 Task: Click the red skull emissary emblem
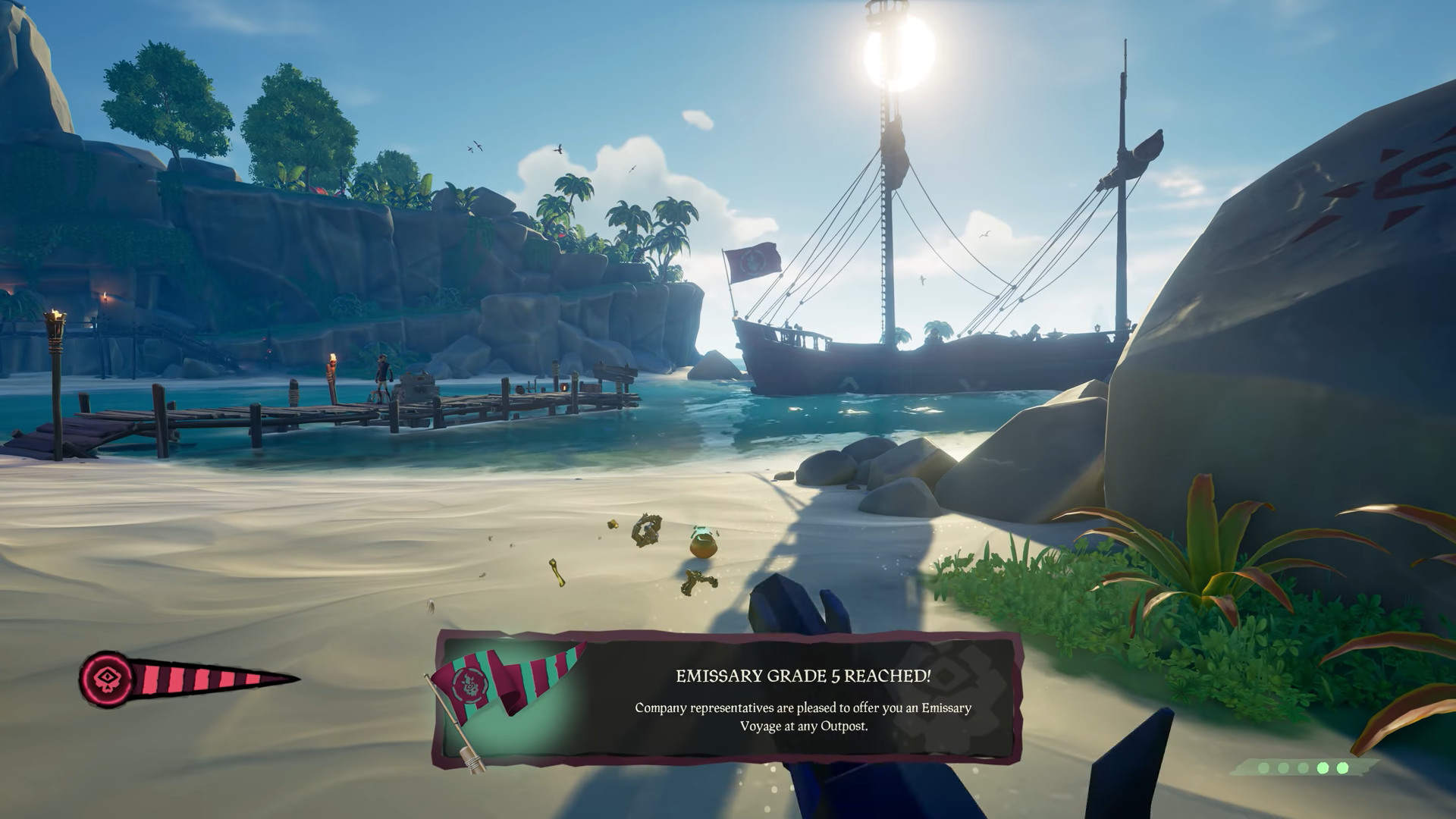105,676
